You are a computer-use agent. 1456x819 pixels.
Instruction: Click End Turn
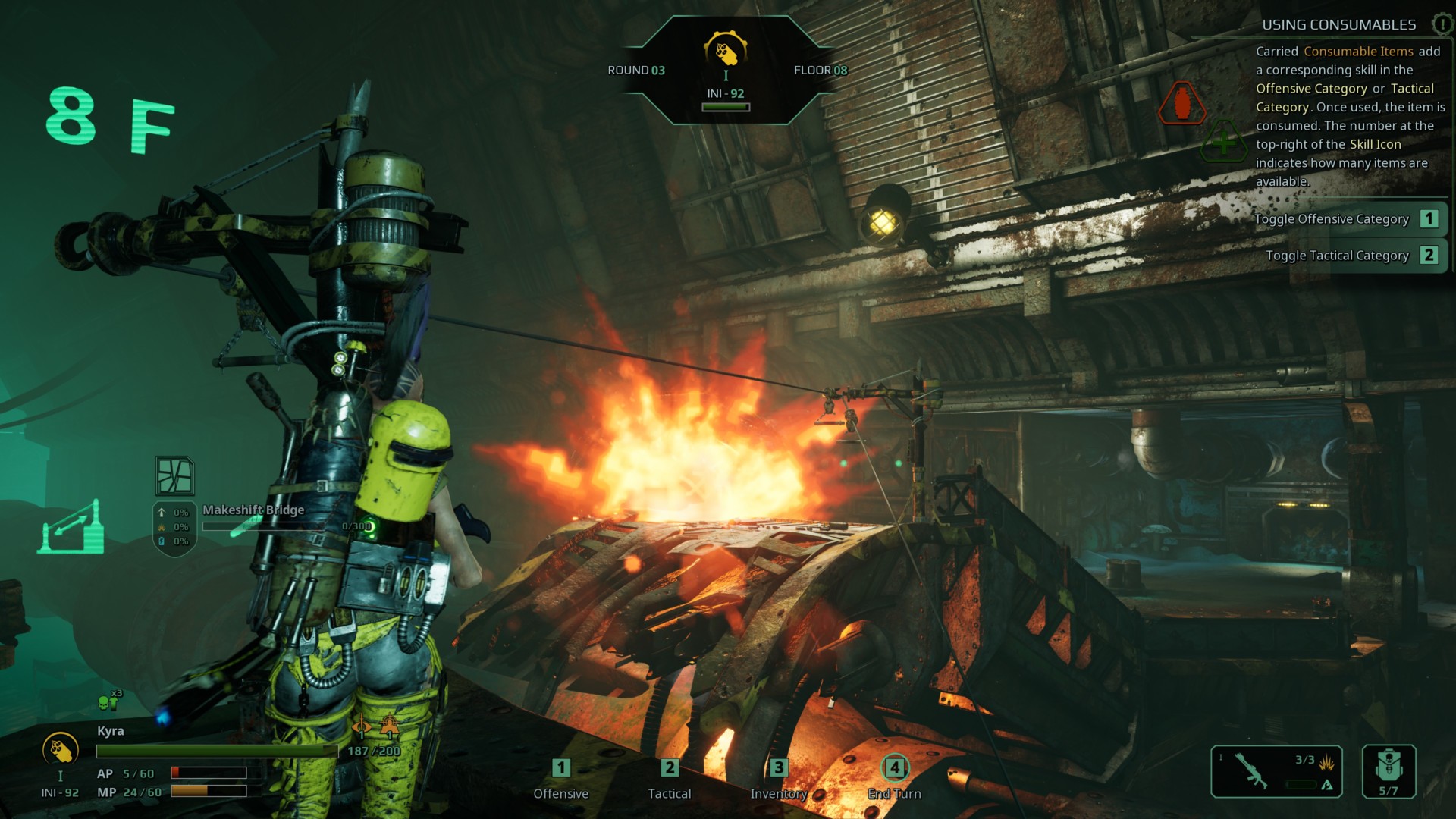(894, 780)
